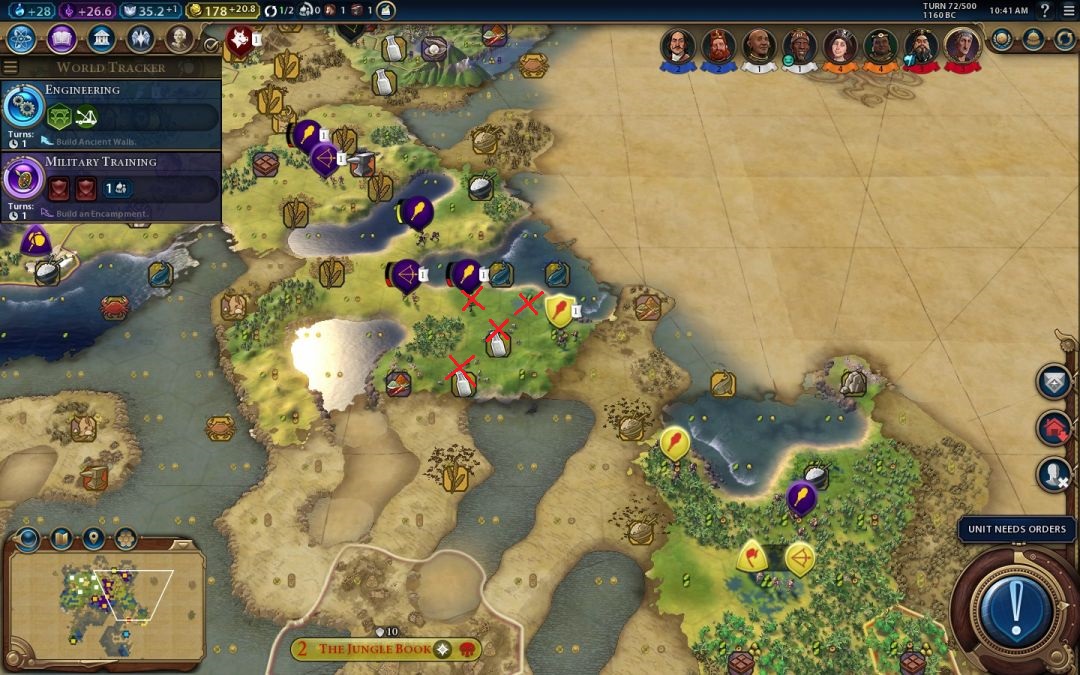The image size is (1080, 675).
Task: Open the minimap lens options globe
Action: (x=28, y=539)
